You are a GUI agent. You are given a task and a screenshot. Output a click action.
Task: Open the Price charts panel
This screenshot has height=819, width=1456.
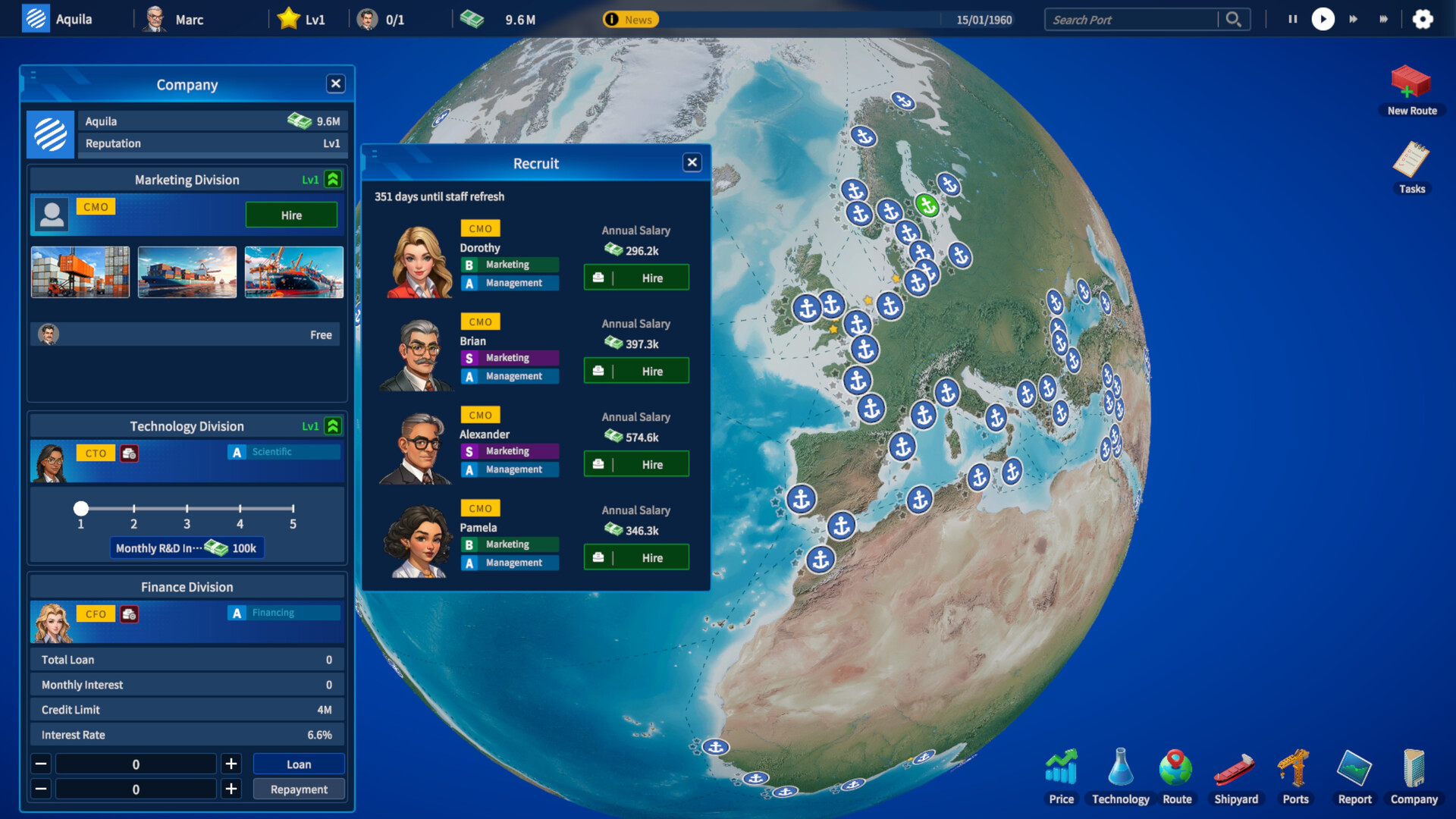click(x=1061, y=768)
